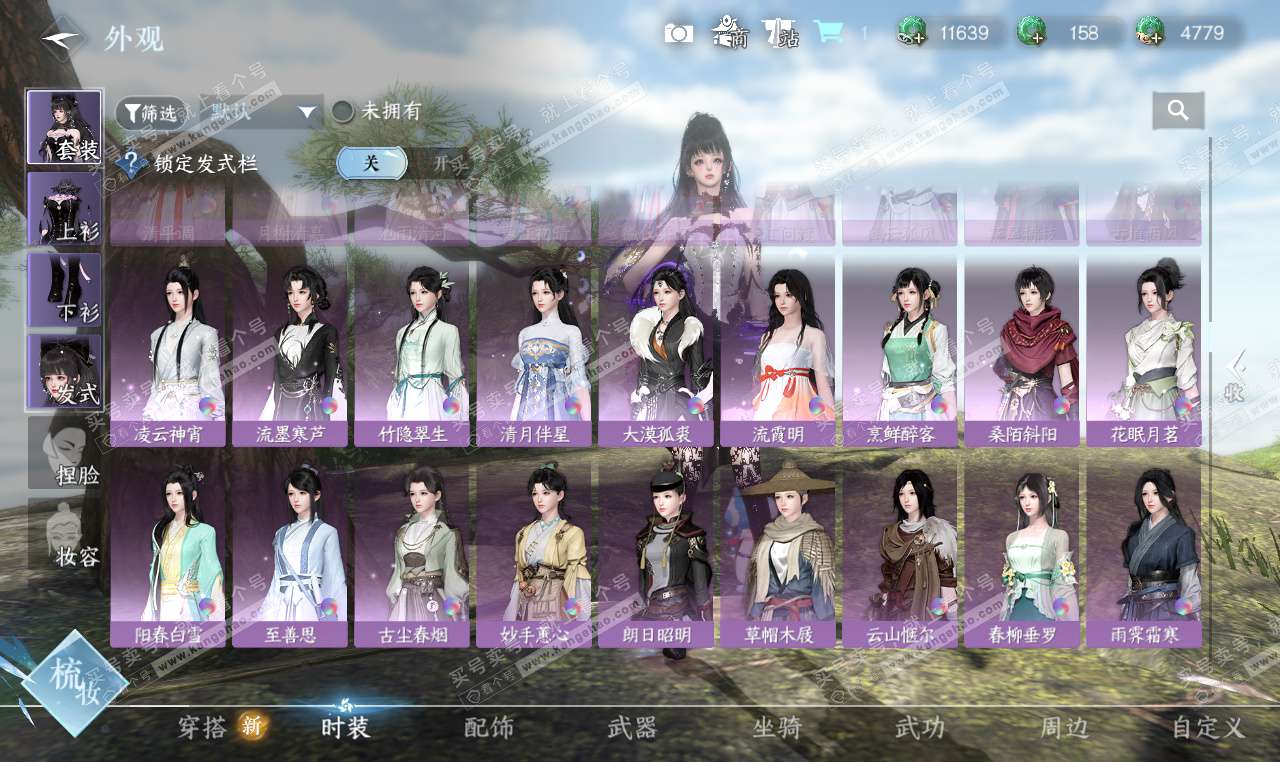Open the shopping cart
This screenshot has height=762, width=1280.
(x=828, y=32)
